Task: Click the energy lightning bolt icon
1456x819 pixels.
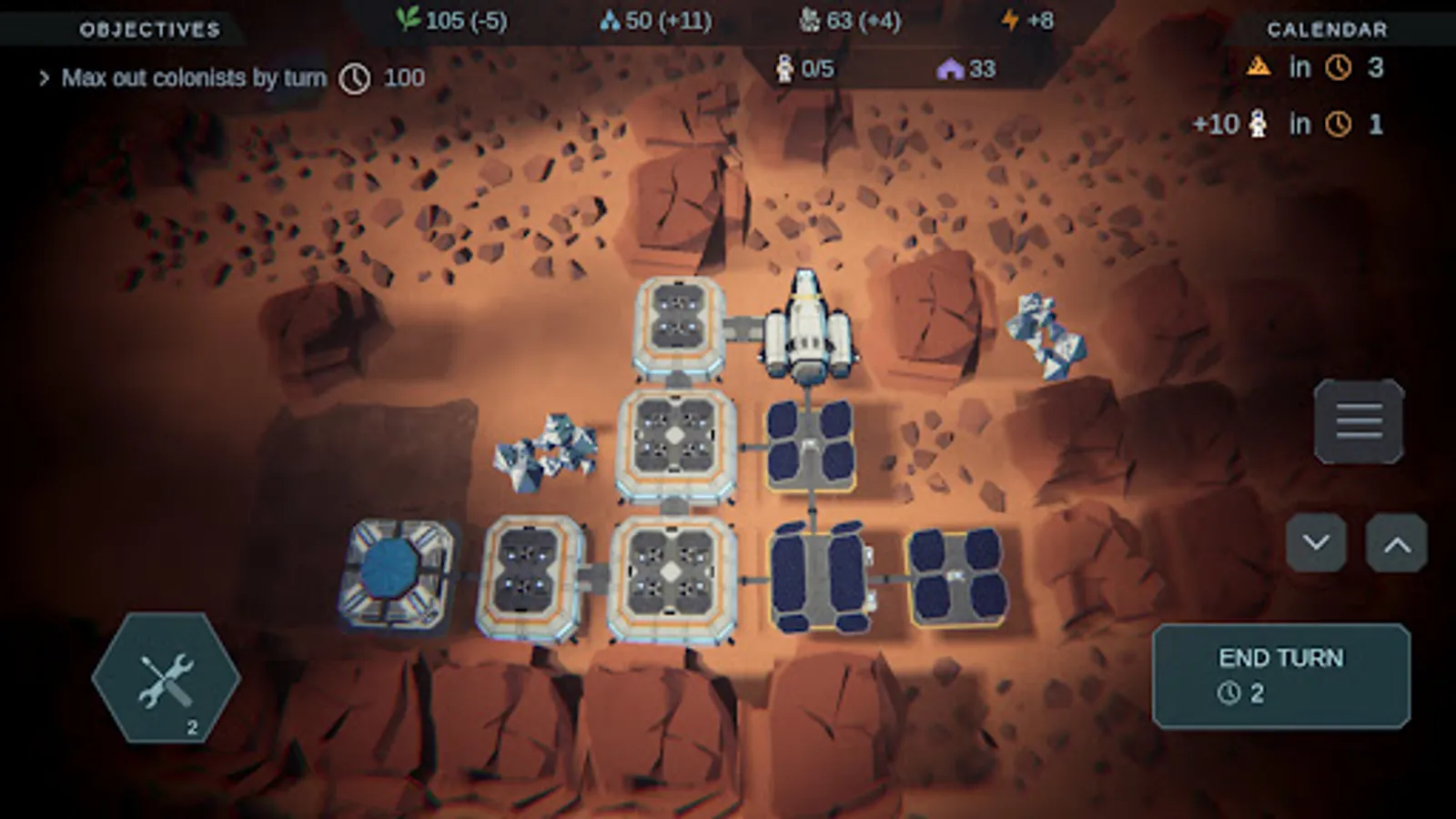Action: (1010, 18)
